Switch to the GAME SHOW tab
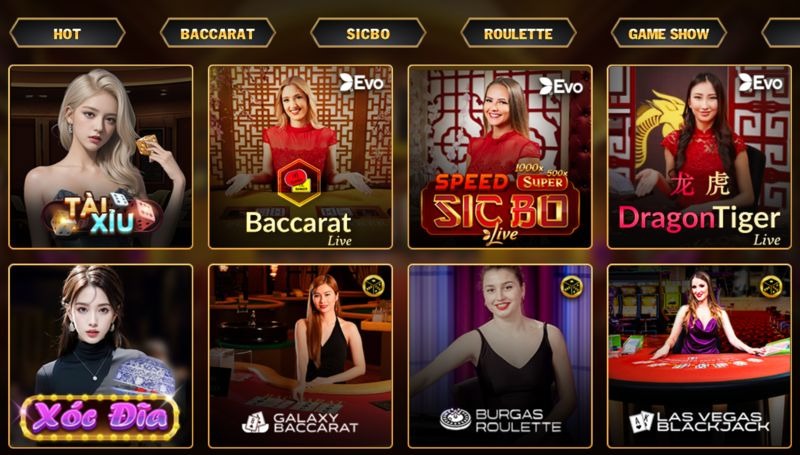The image size is (800, 455). click(668, 33)
